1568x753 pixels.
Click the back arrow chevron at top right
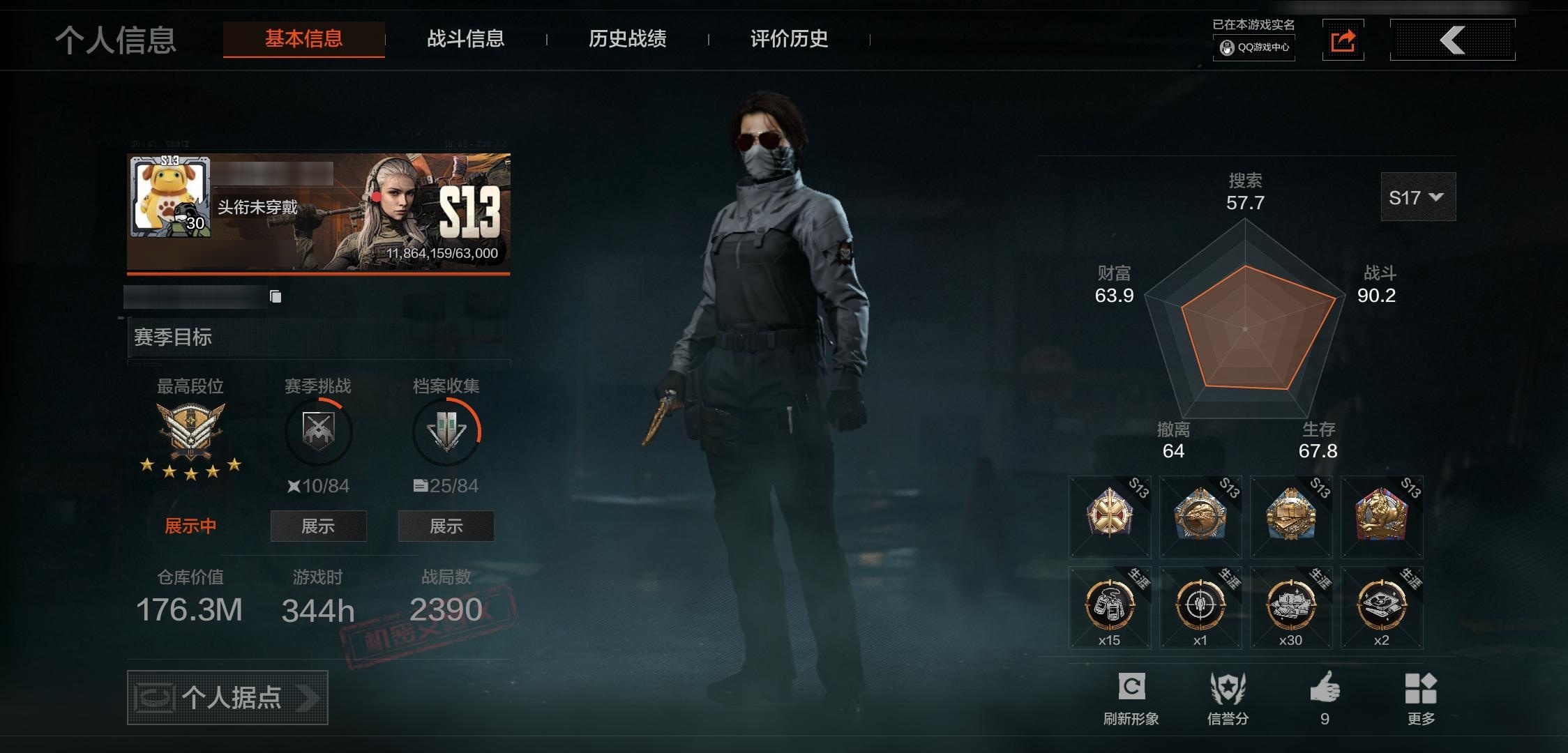(x=1452, y=39)
